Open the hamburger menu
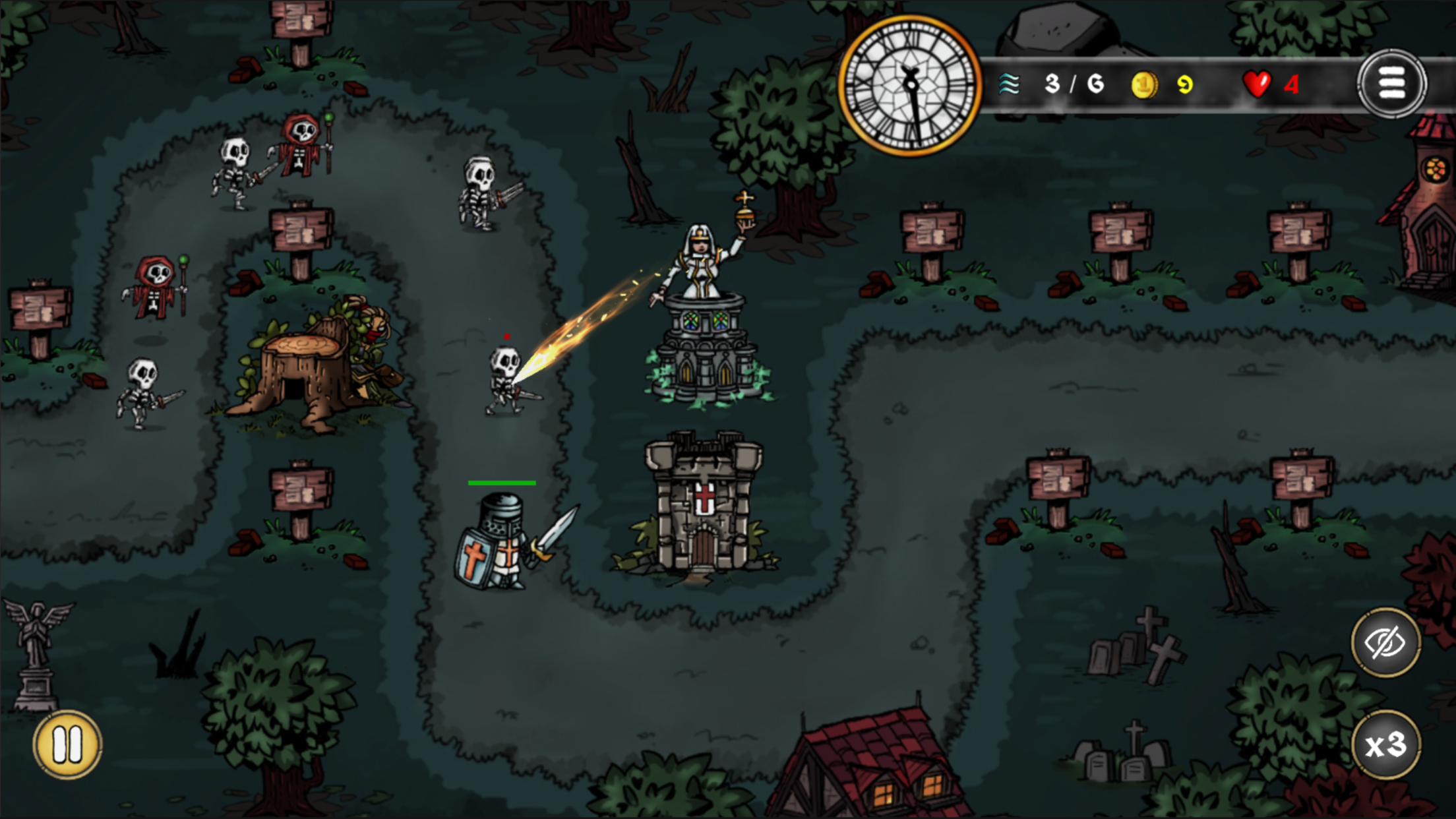Viewport: 1456px width, 819px height. pyautogui.click(x=1391, y=84)
